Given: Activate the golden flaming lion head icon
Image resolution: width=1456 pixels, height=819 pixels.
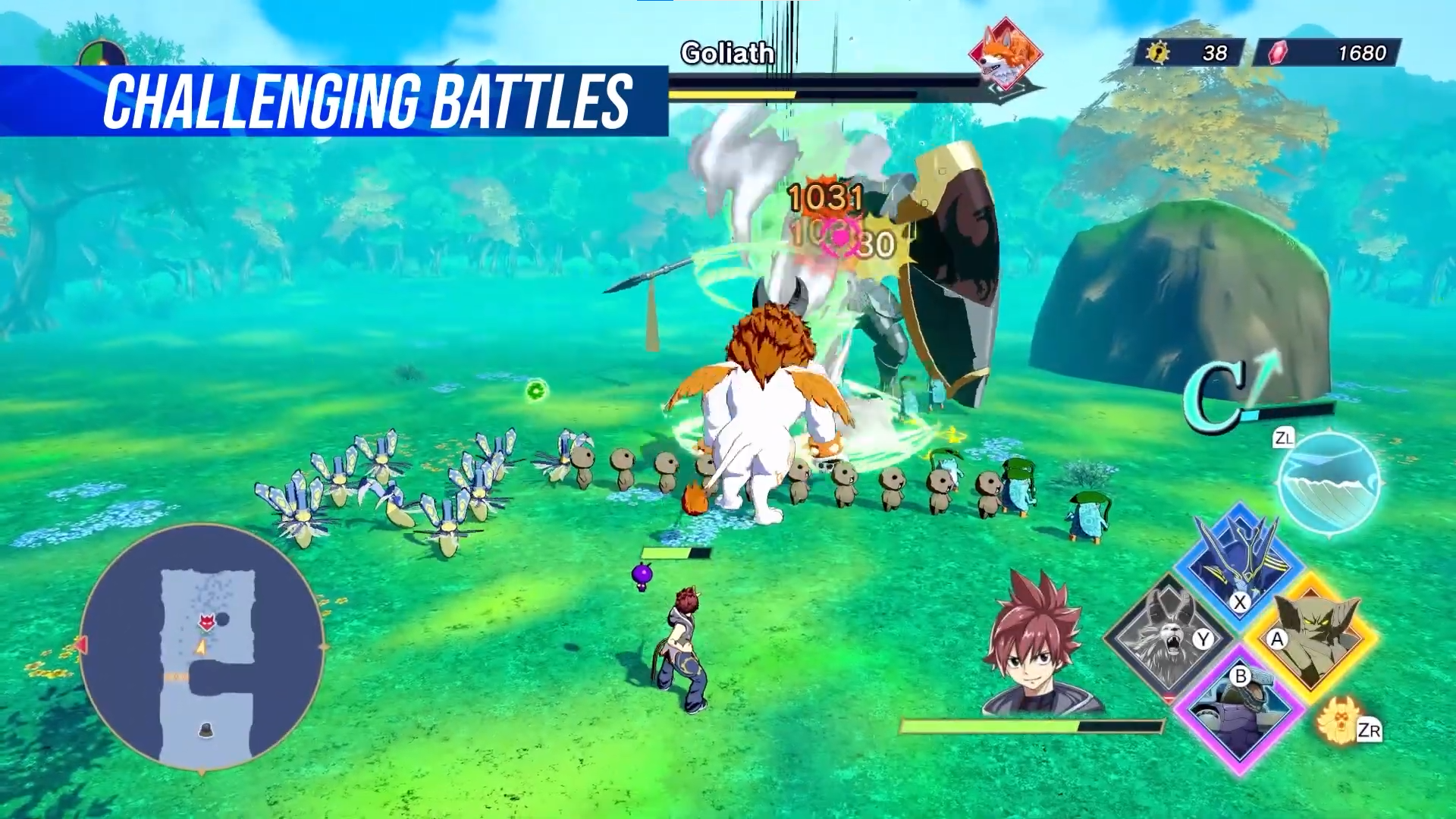Looking at the screenshot, I should (1338, 720).
